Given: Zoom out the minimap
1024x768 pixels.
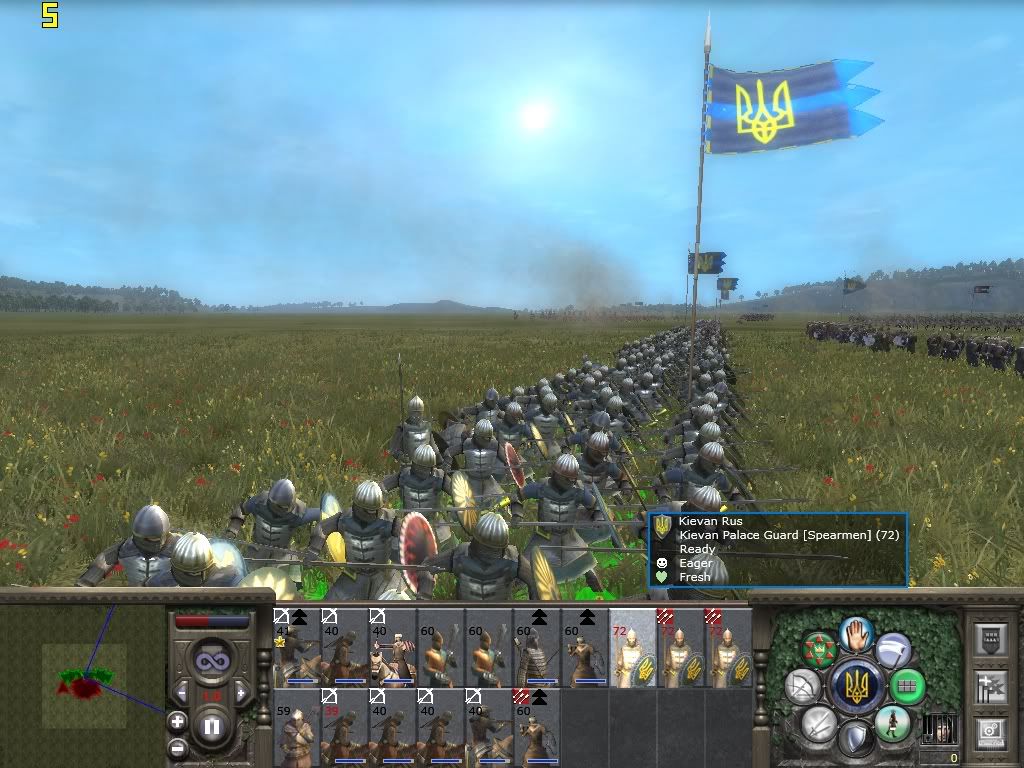Looking at the screenshot, I should pos(177,747).
